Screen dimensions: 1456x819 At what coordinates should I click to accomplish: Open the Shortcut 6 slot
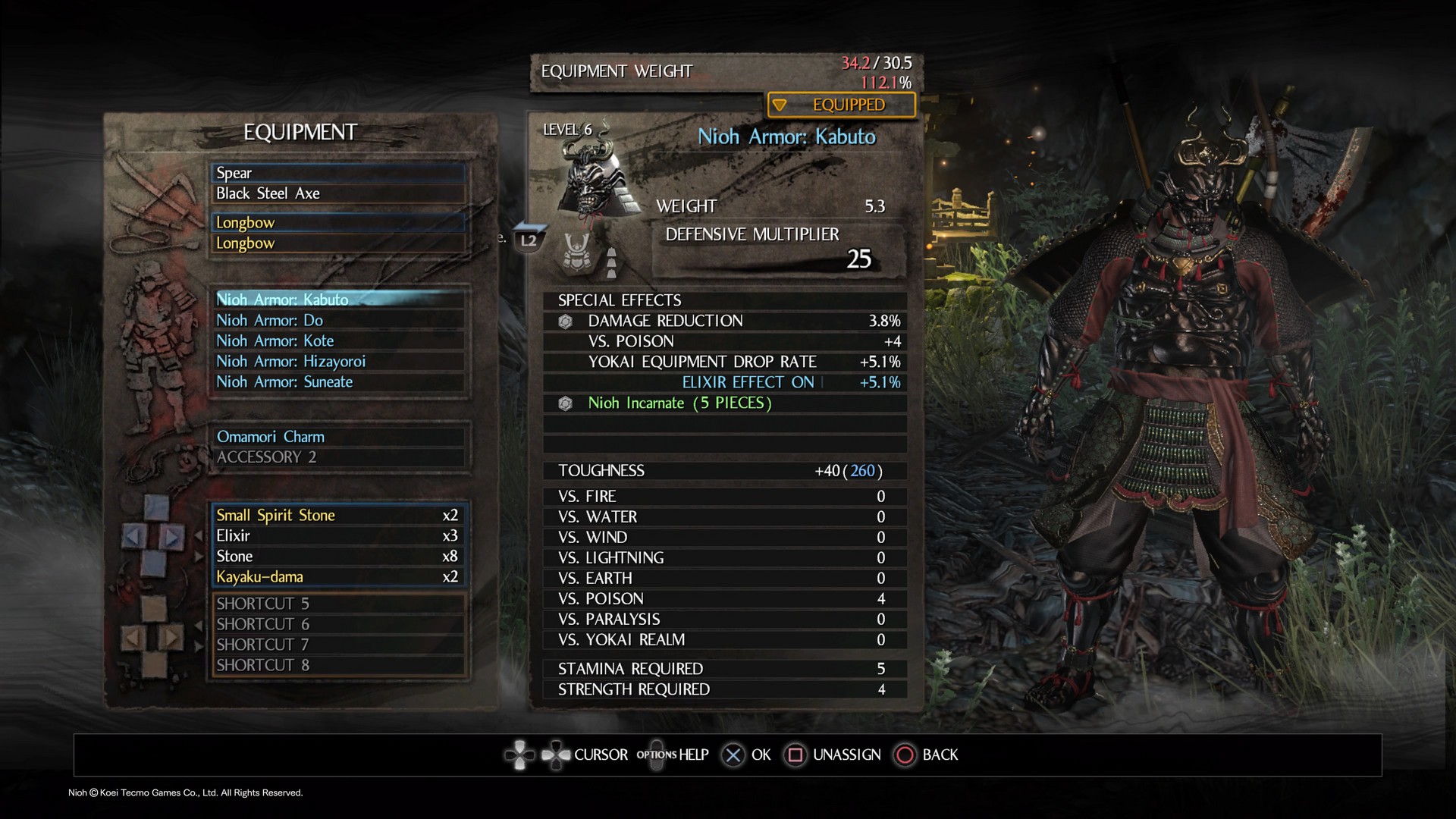click(338, 624)
